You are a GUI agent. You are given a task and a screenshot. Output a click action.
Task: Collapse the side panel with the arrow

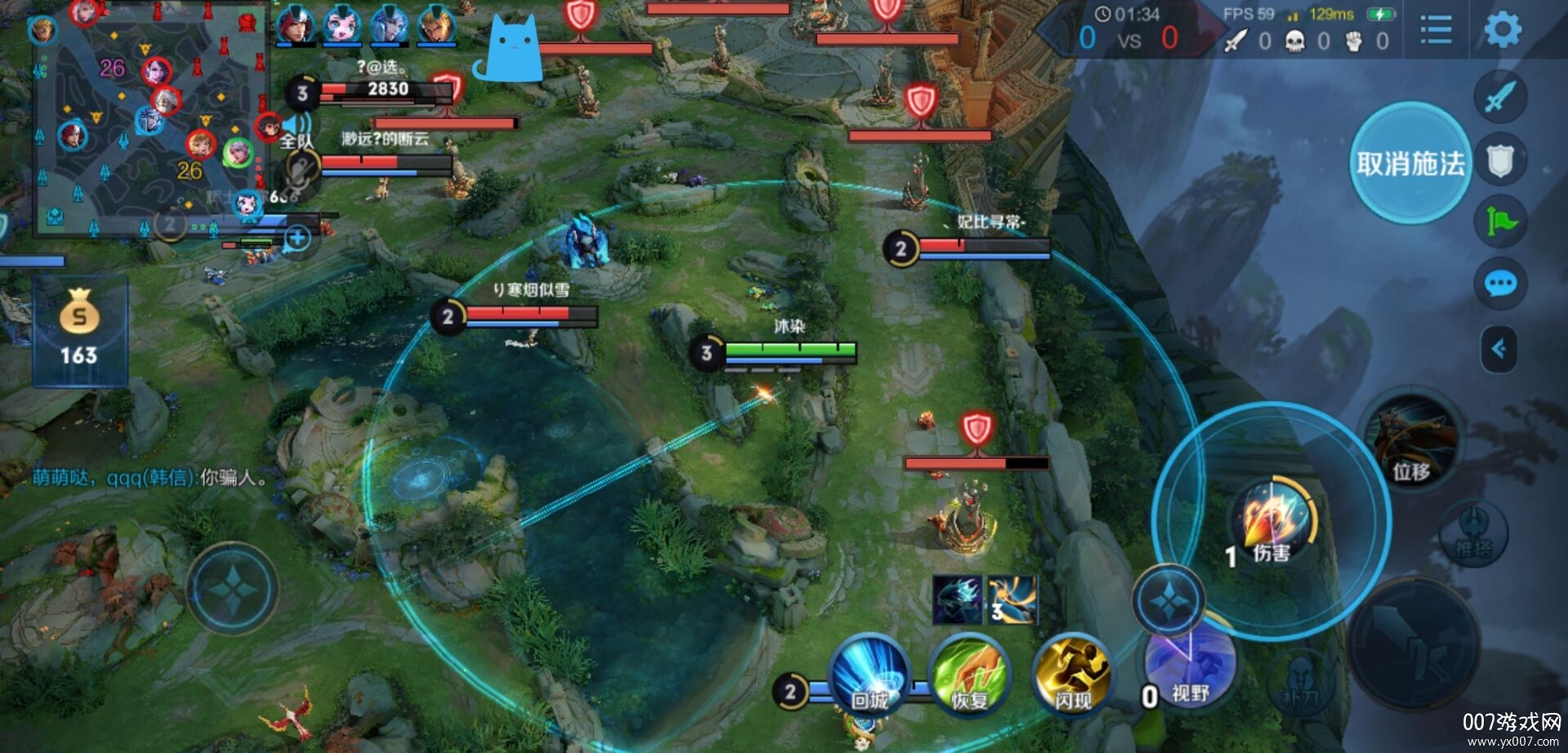pyautogui.click(x=1499, y=350)
